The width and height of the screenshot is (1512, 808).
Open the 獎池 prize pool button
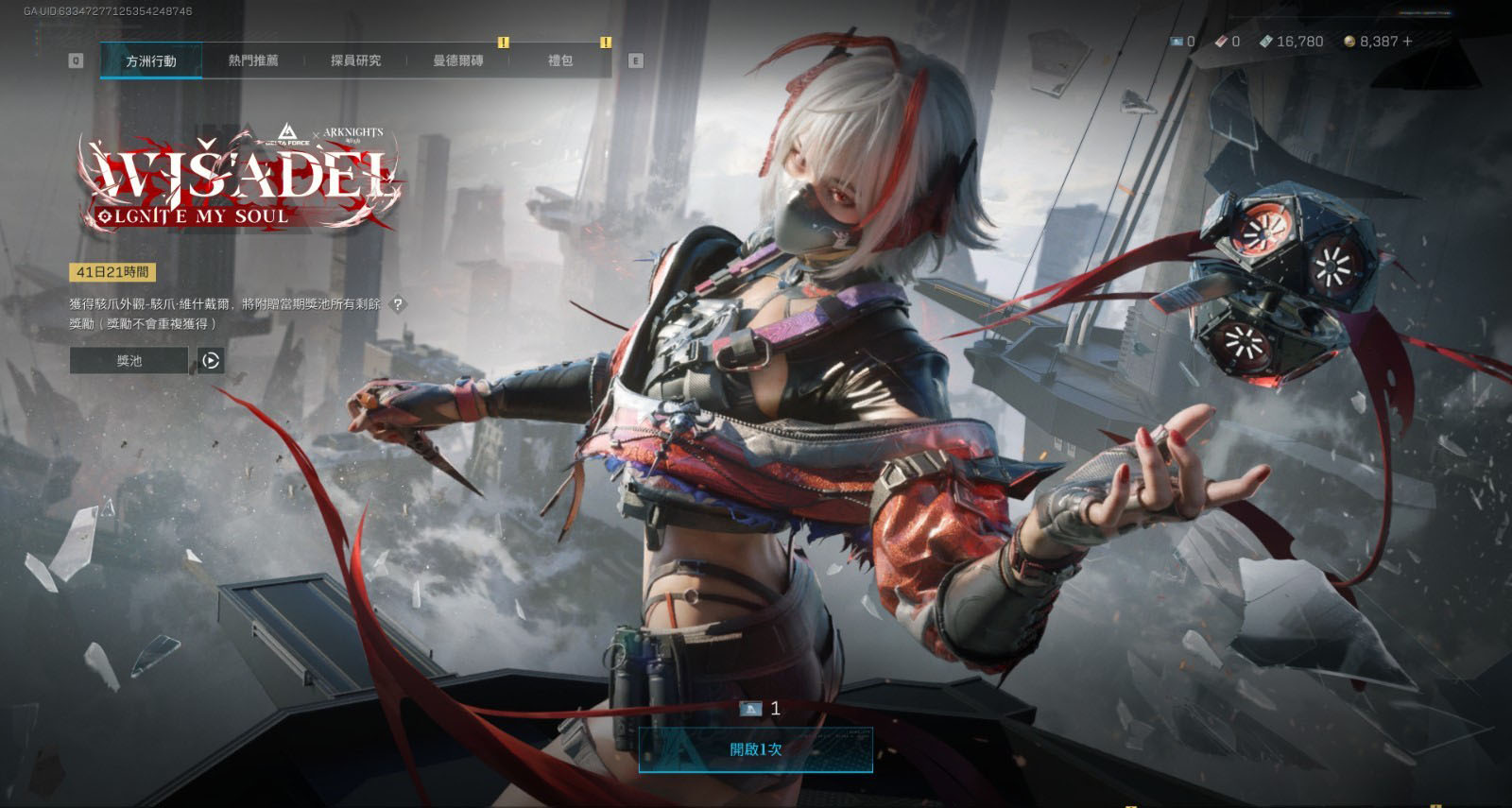[x=129, y=360]
